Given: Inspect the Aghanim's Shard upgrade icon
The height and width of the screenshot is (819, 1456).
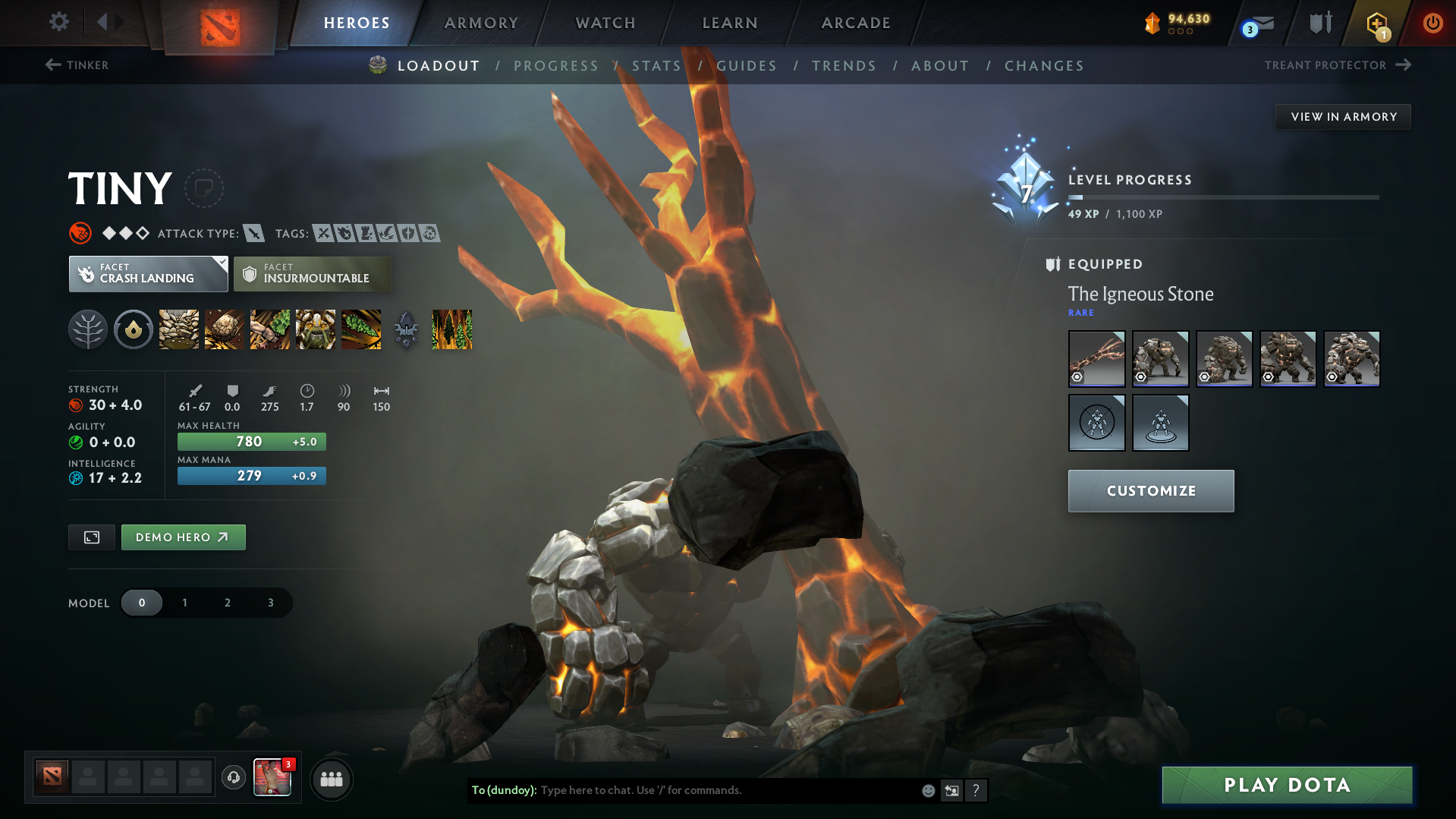Looking at the screenshot, I should (406, 329).
